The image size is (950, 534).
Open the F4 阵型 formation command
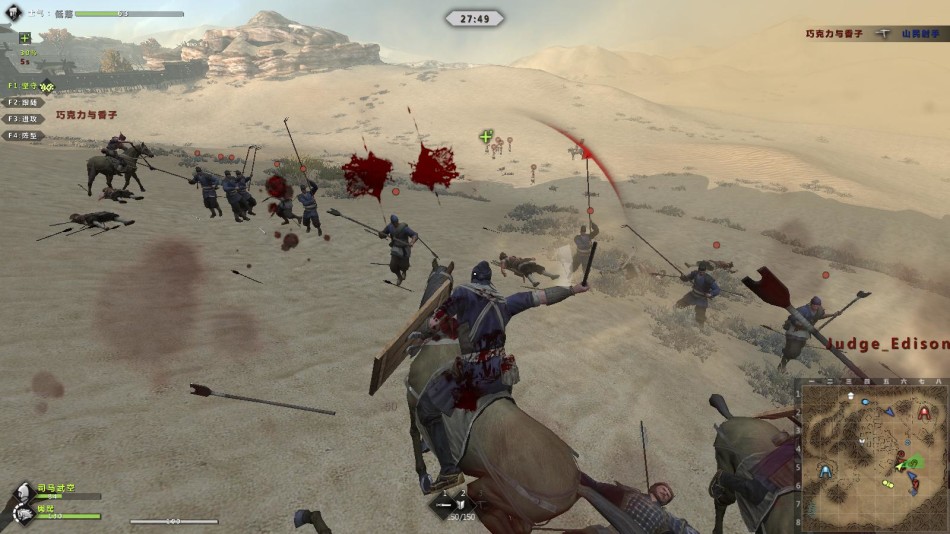pyautogui.click(x=24, y=135)
